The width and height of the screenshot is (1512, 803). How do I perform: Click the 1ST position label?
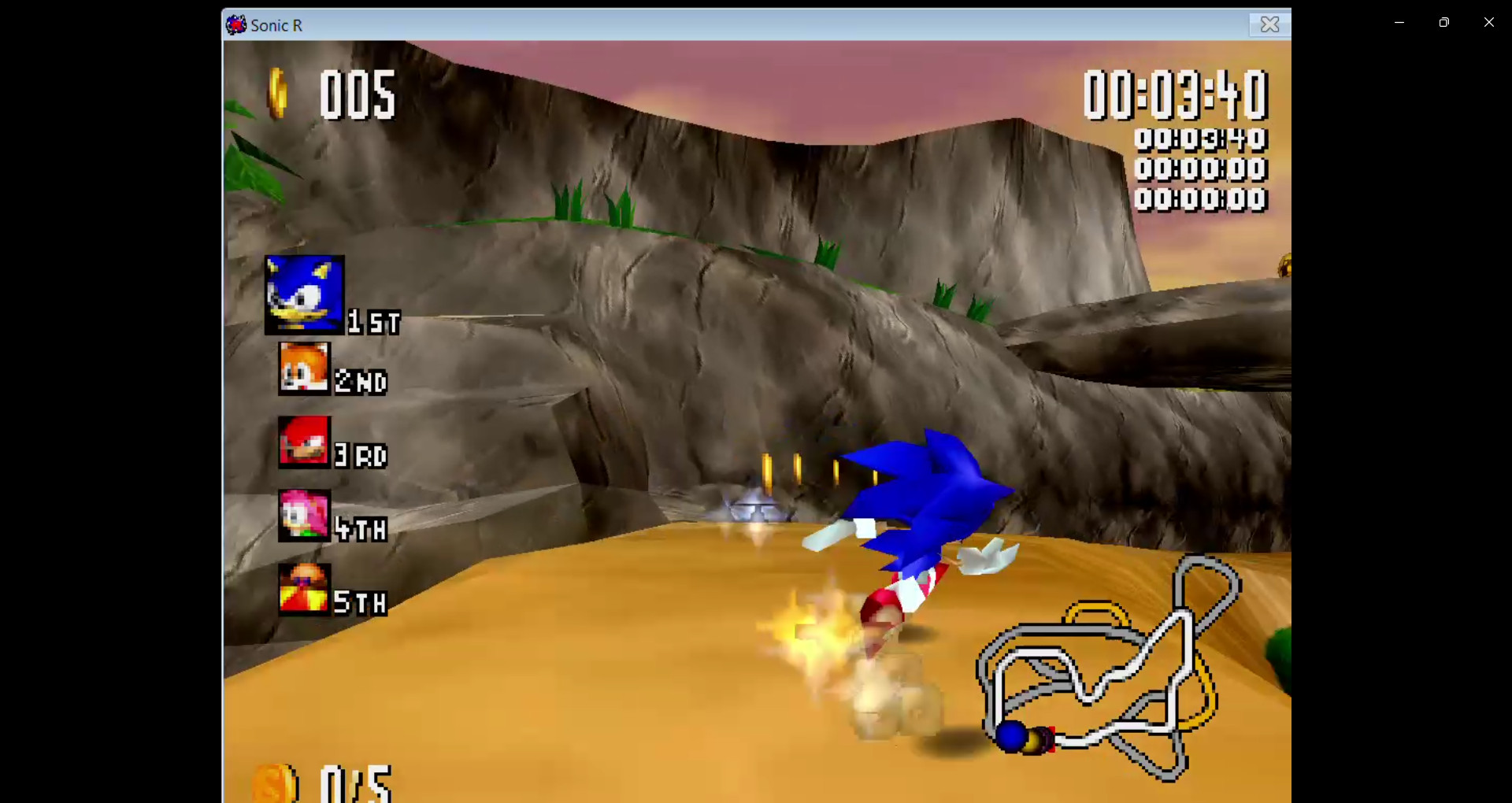(x=372, y=321)
